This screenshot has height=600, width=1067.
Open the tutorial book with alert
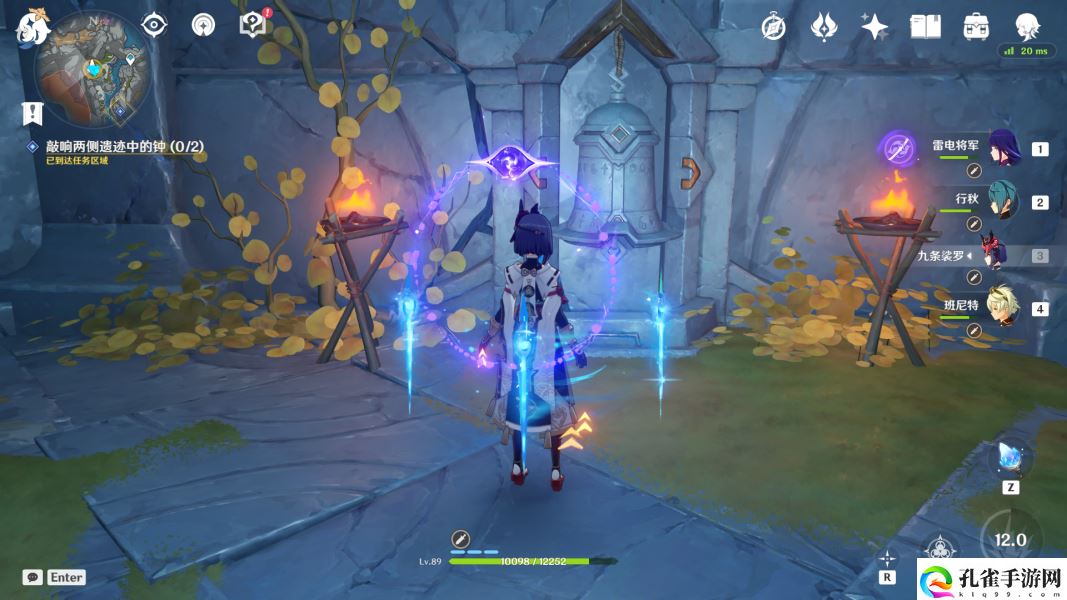point(254,25)
